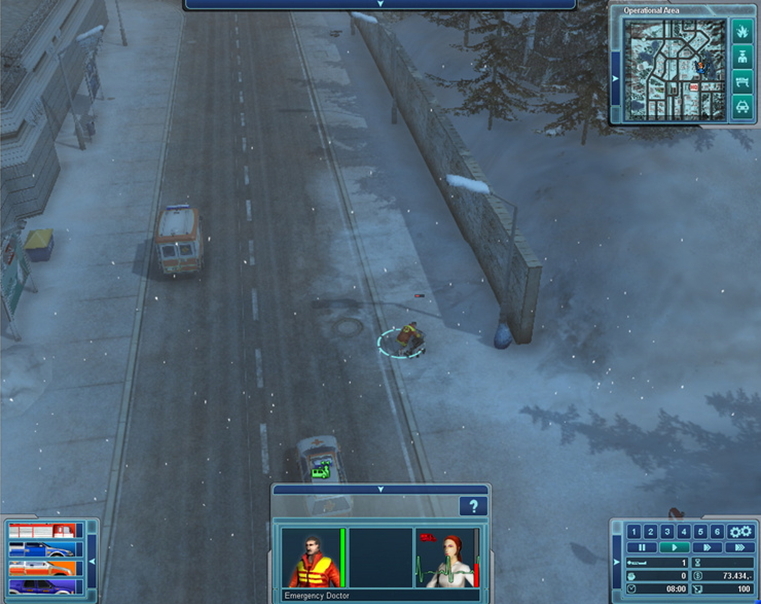This screenshot has width=761, height=604.
Task: Set game speed to double fast-forward
Action: point(708,548)
